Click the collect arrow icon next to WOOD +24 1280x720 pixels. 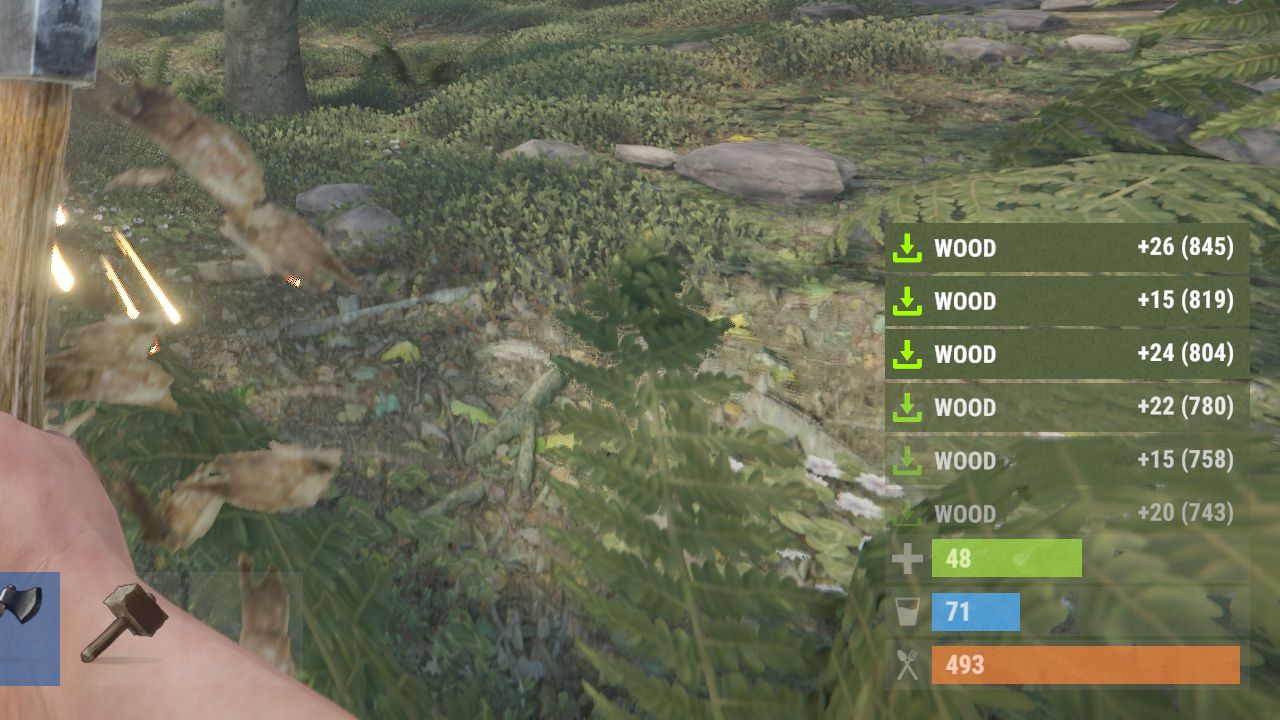(x=907, y=354)
